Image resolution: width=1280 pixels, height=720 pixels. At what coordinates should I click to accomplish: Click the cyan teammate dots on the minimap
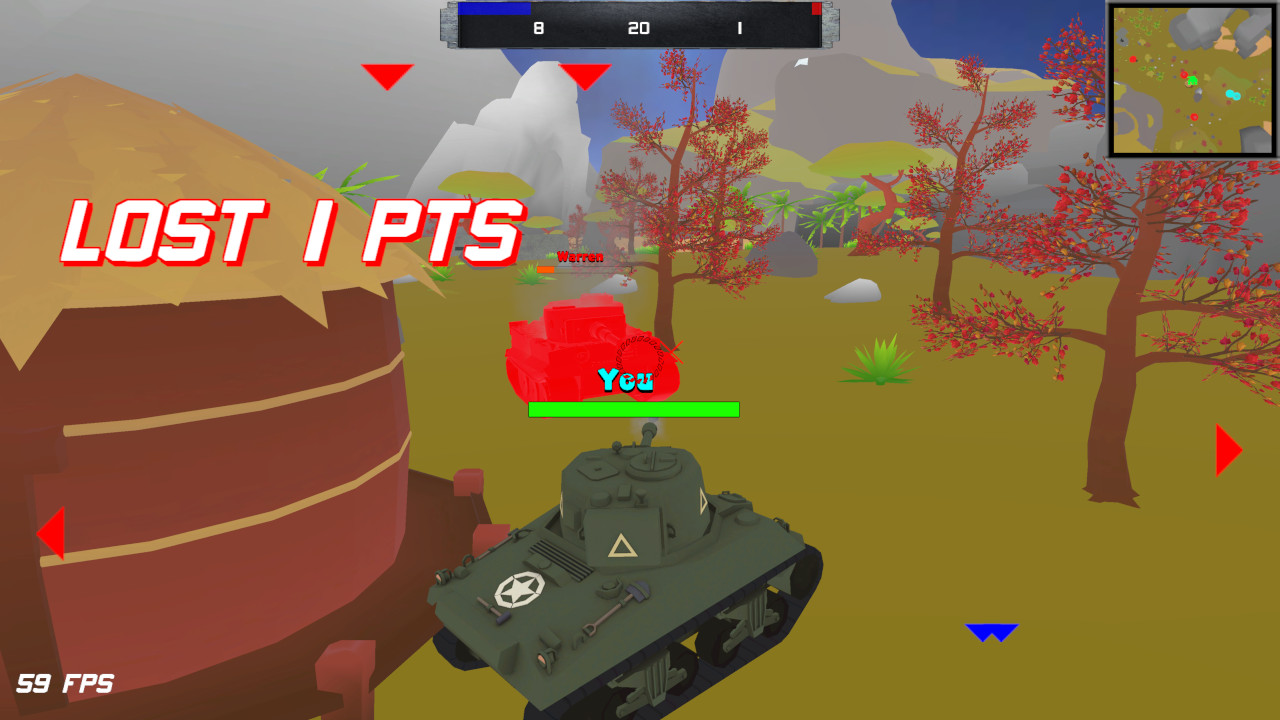pos(1233,93)
